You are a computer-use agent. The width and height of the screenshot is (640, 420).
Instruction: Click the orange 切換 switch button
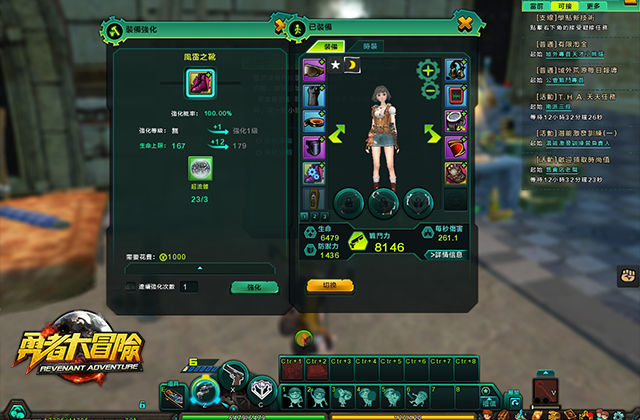327,284
